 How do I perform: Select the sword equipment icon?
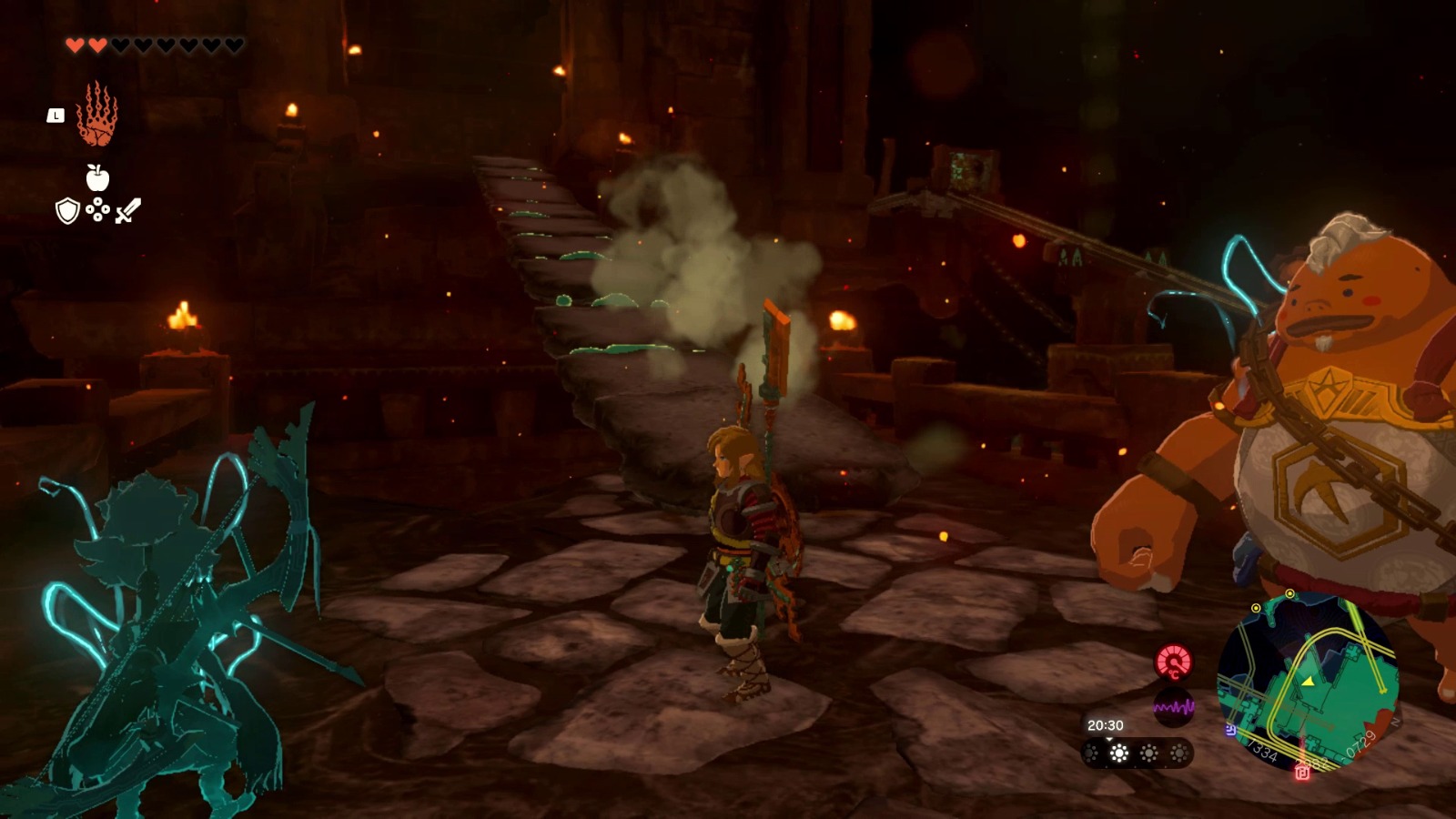tap(130, 211)
